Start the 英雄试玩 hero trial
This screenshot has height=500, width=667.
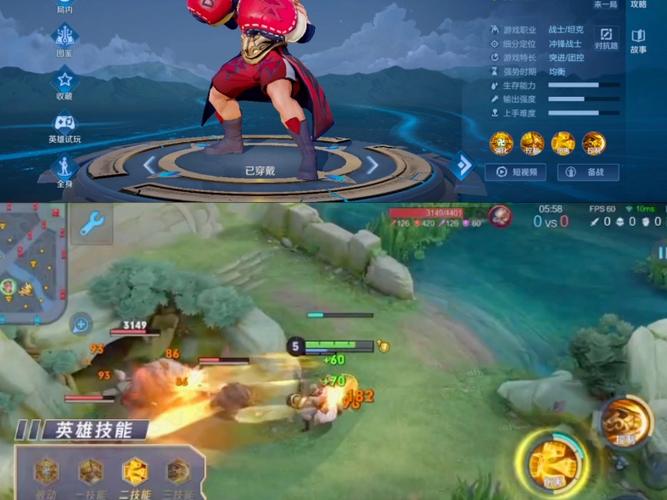65,127
